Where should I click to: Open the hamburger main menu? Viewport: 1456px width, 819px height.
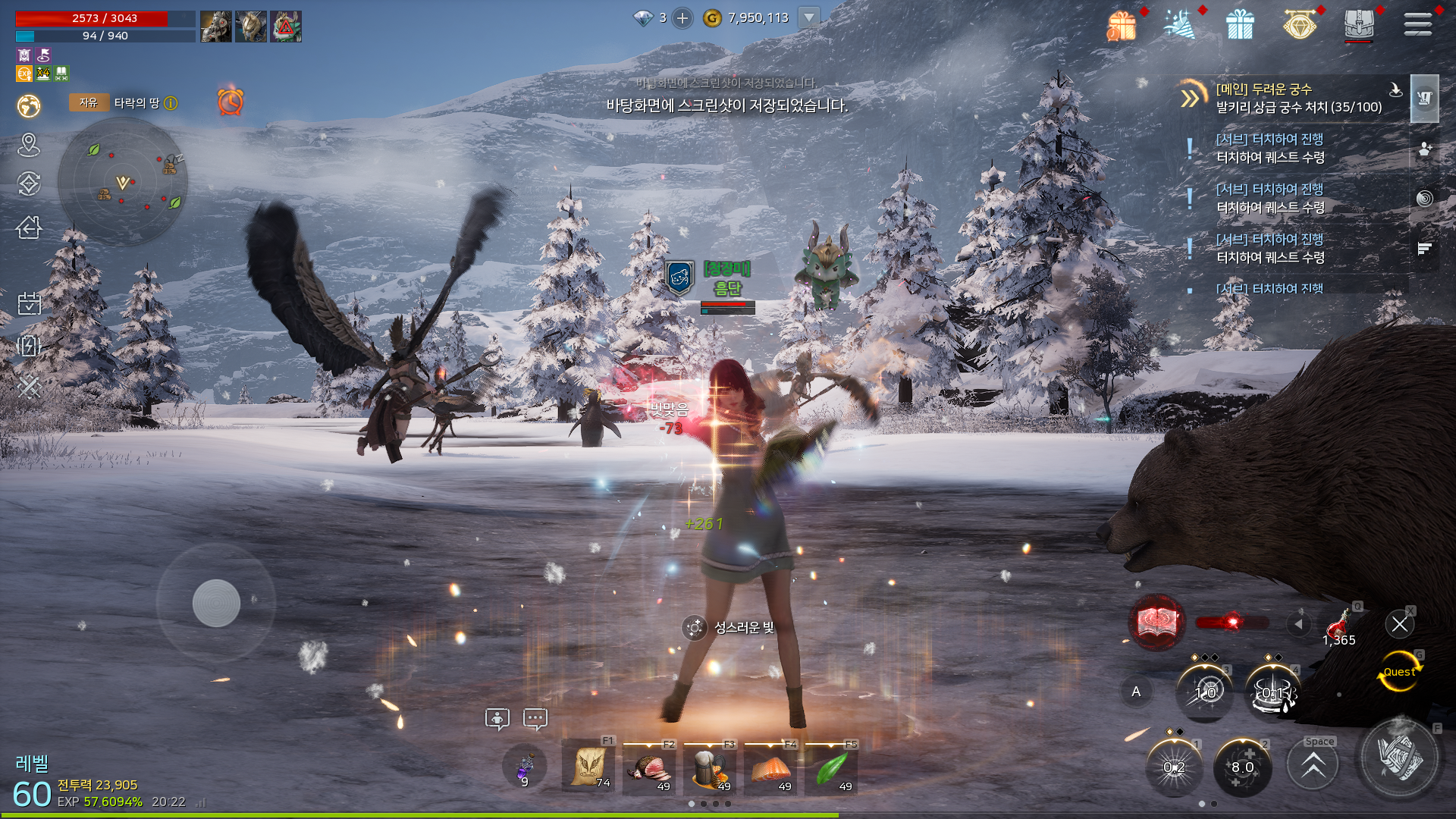coord(1417,24)
